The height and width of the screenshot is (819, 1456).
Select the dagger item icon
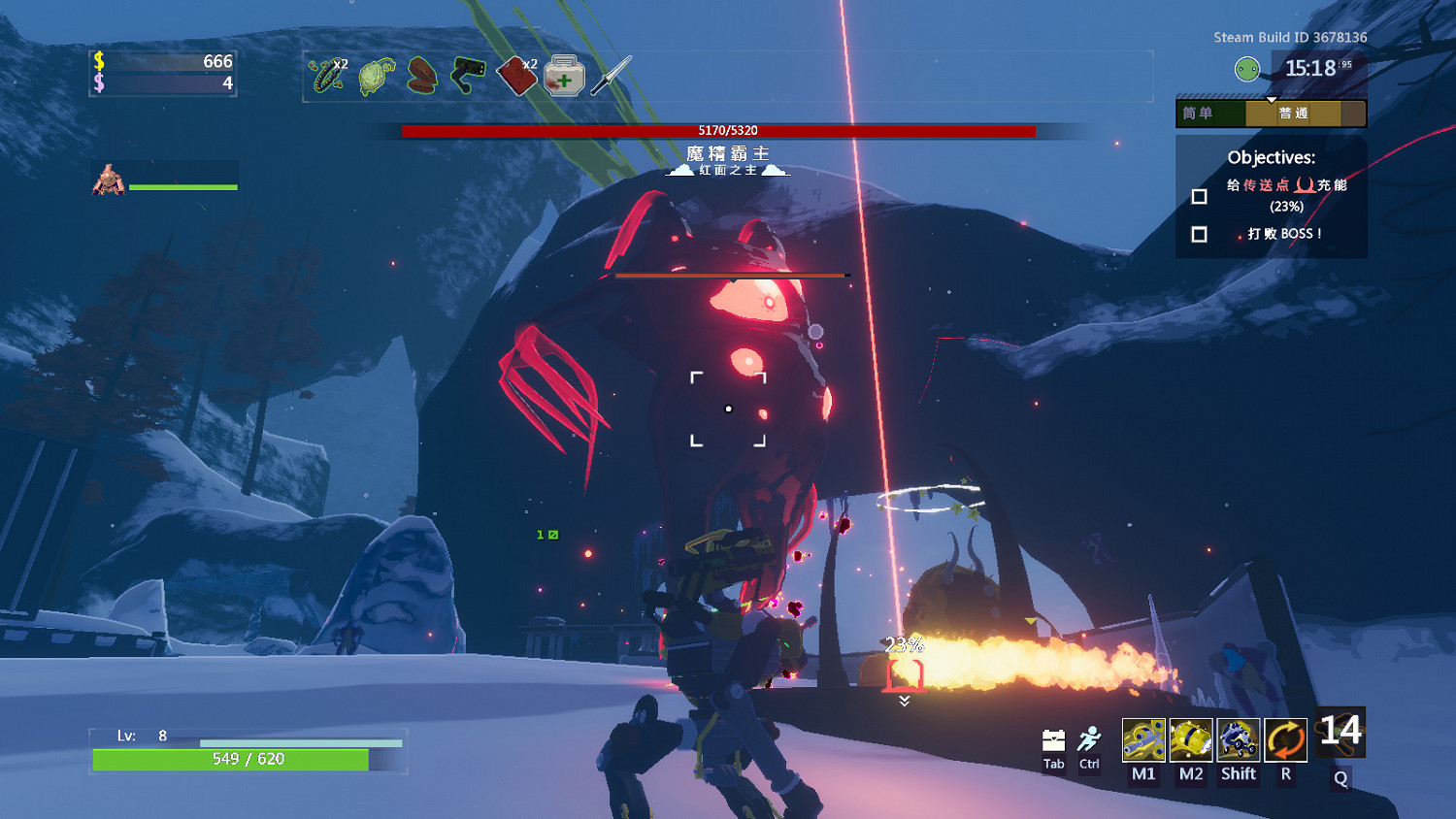[x=611, y=76]
